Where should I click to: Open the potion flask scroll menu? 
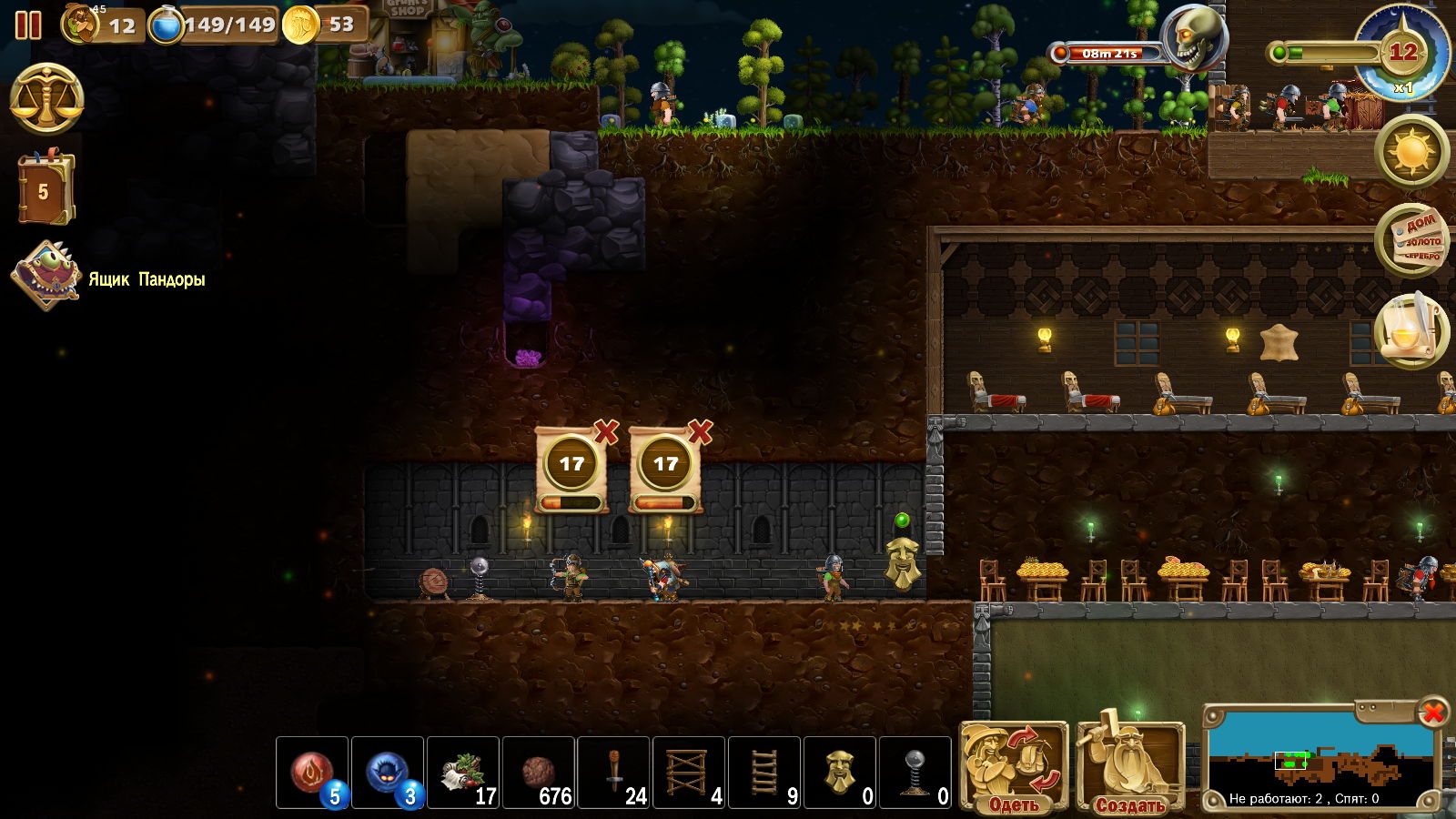pos(1411,330)
